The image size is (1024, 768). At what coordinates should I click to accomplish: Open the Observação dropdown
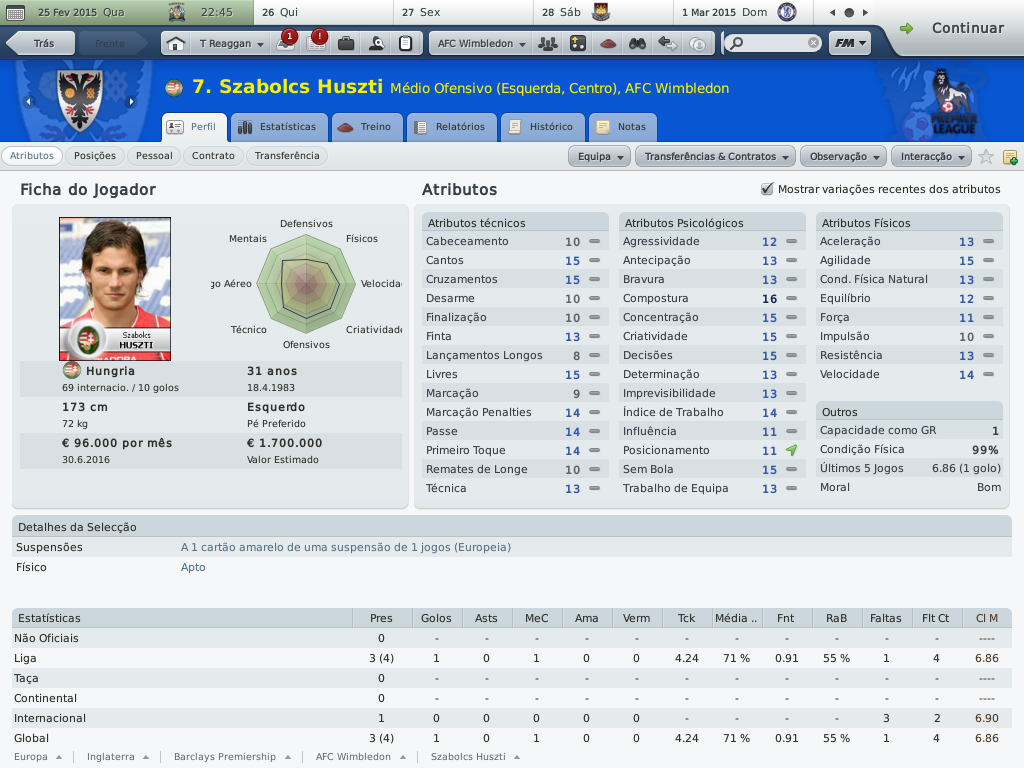[x=845, y=157]
